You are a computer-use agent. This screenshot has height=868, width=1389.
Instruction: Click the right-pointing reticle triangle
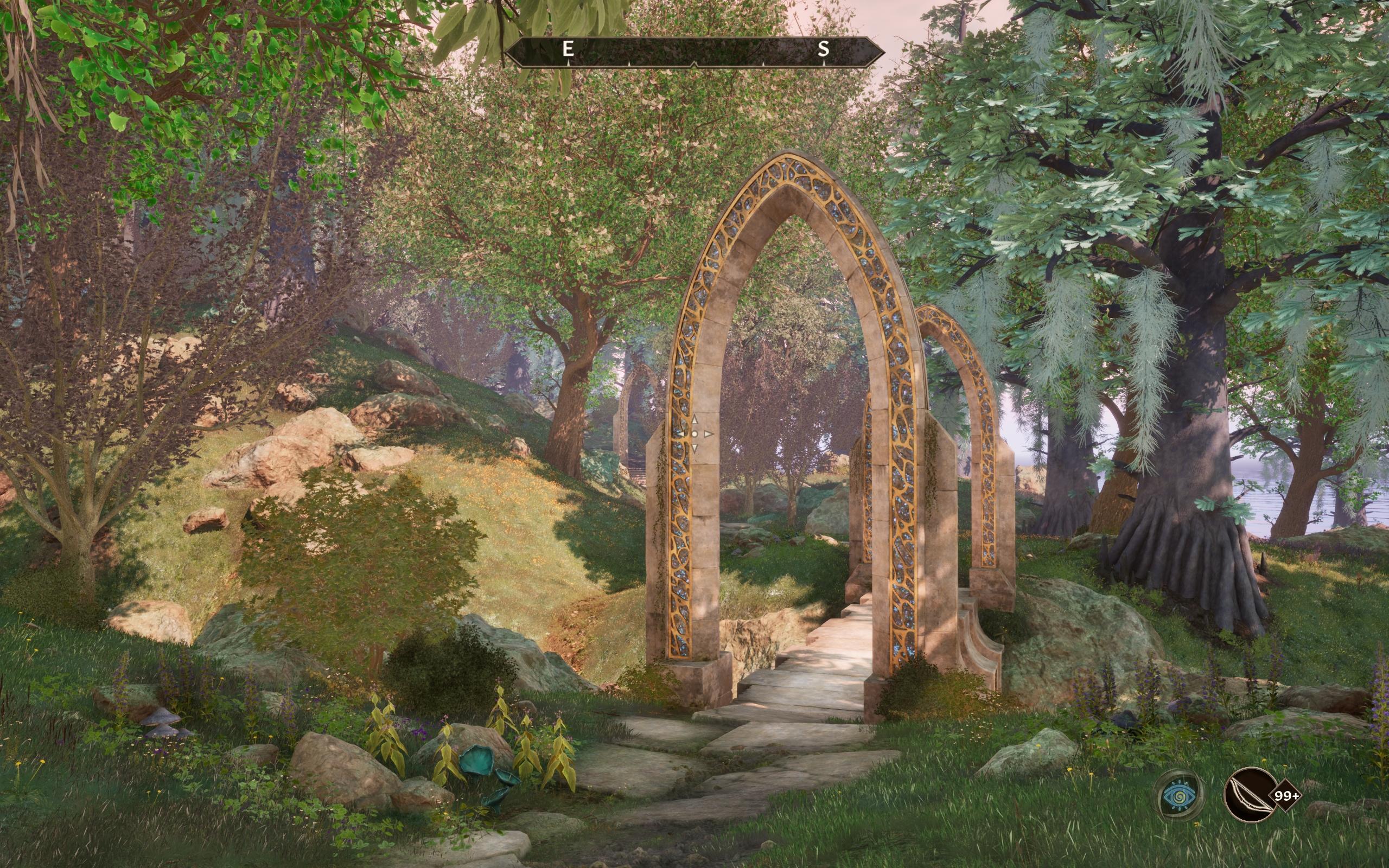[709, 434]
